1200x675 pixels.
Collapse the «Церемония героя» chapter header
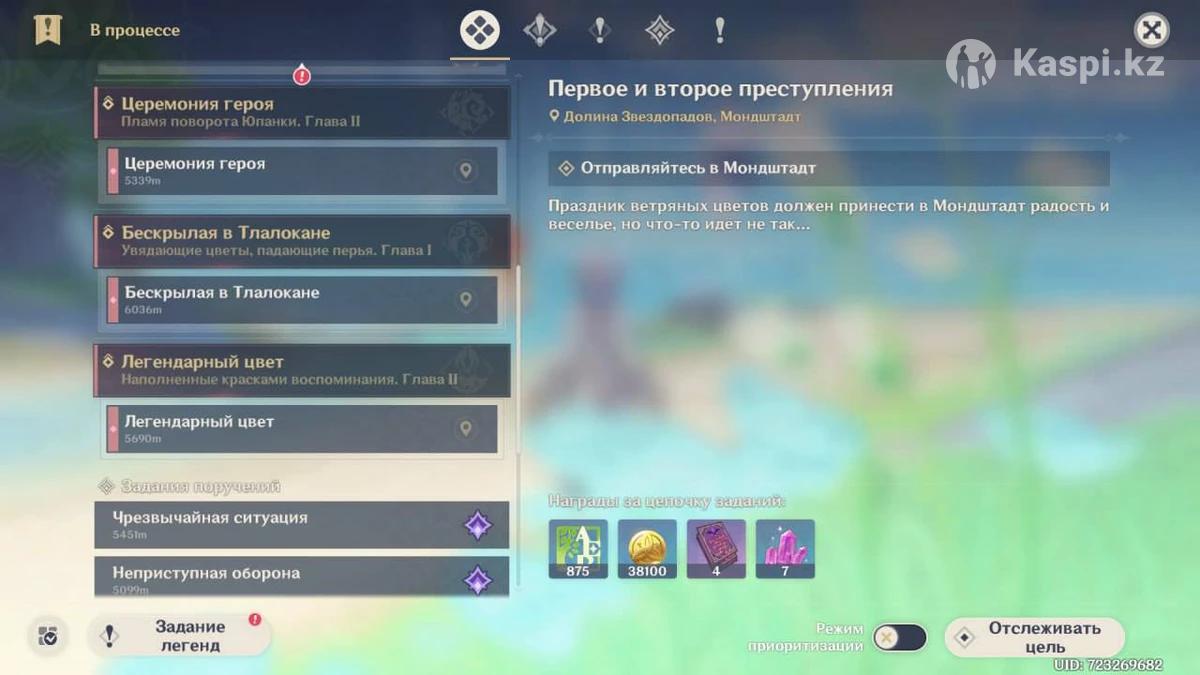(300, 112)
